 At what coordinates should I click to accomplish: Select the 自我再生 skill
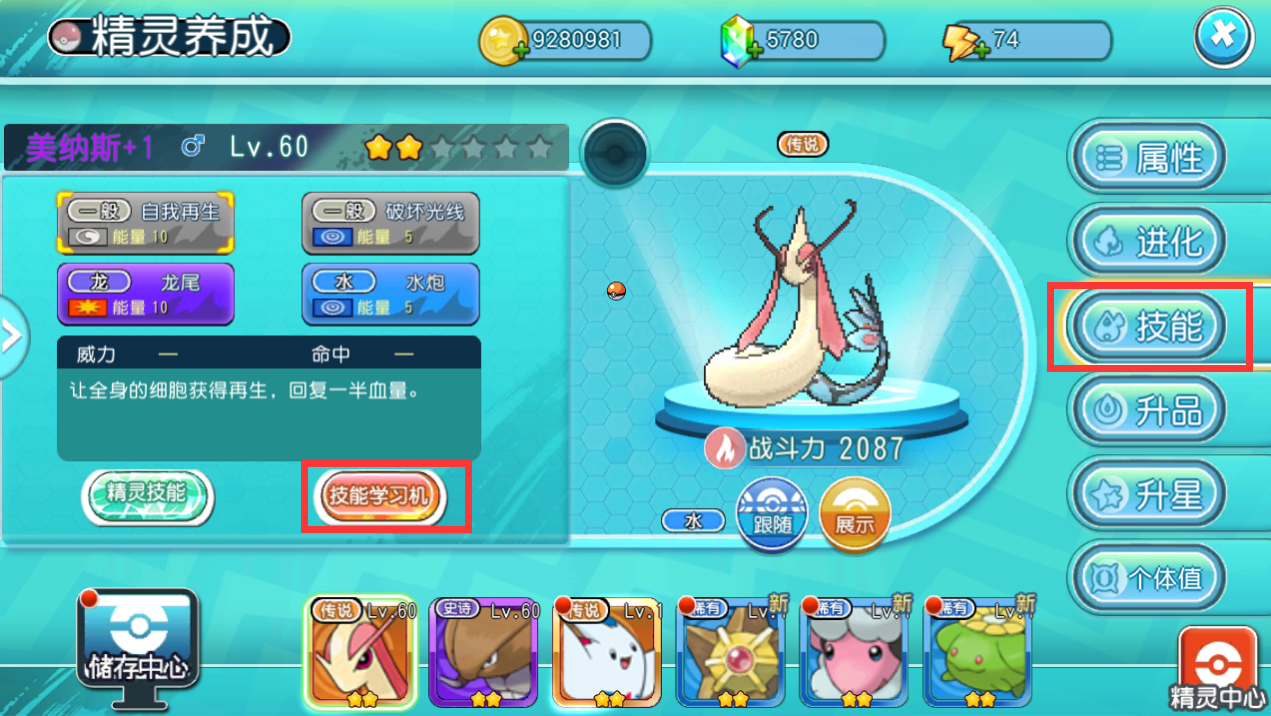click(x=145, y=222)
